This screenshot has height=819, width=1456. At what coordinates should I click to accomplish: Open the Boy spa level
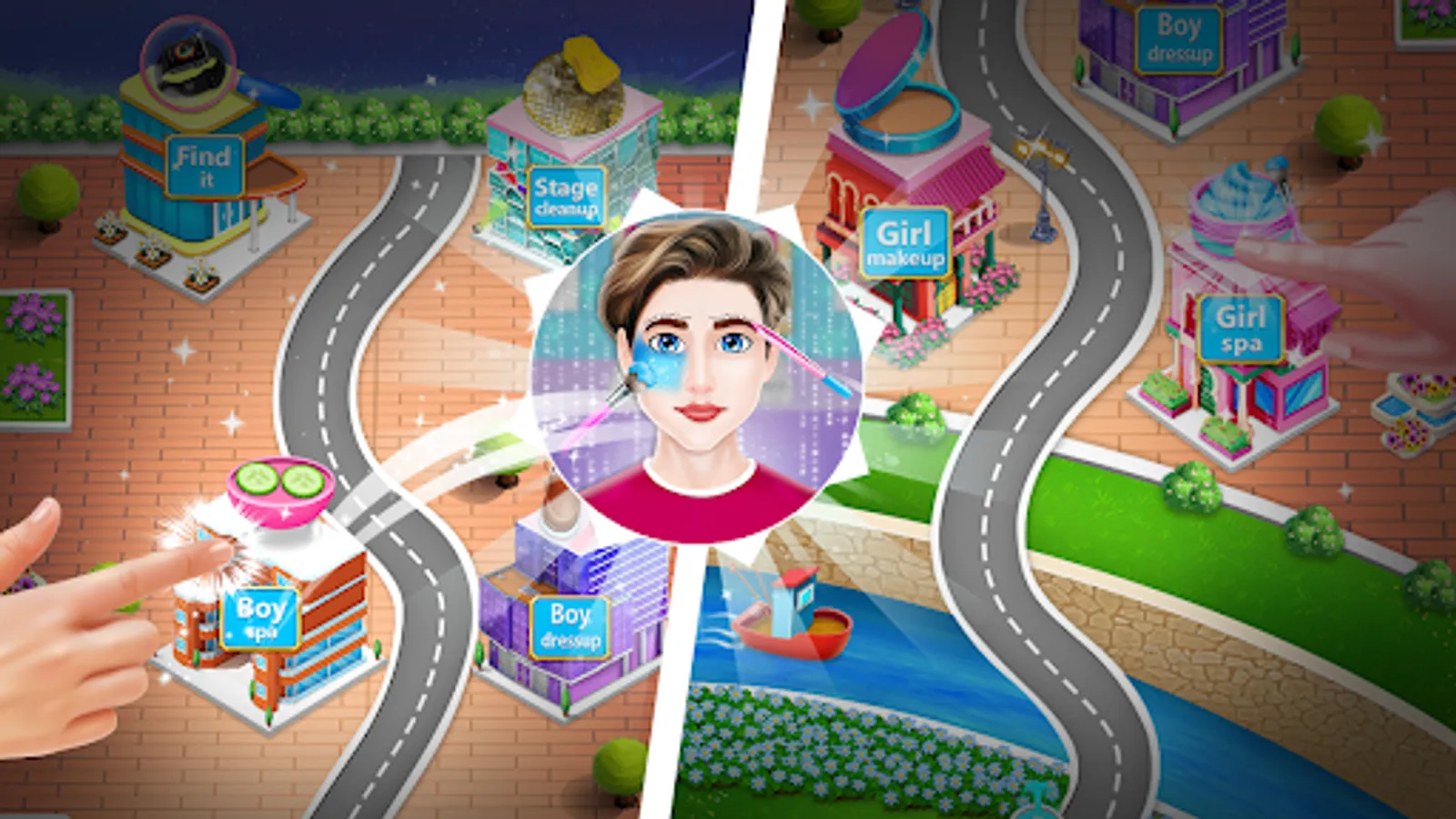pos(259,619)
